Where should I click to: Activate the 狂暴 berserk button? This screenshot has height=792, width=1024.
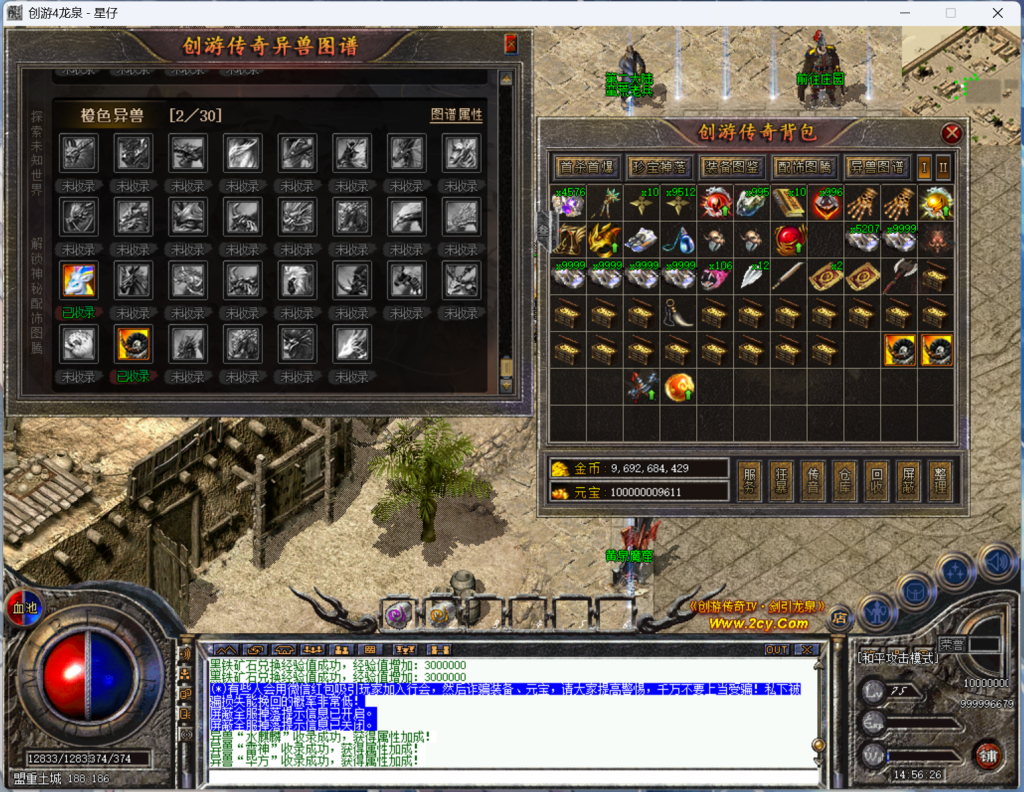coord(780,480)
